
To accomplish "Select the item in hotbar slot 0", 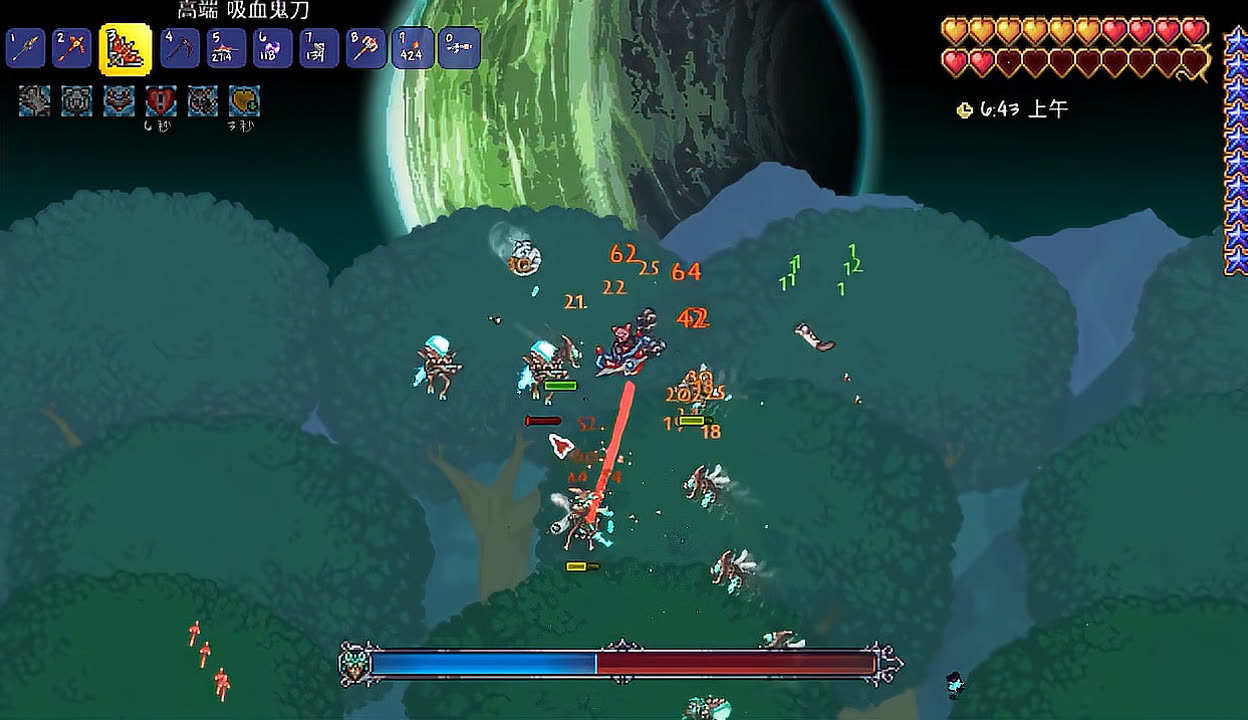I will (459, 48).
